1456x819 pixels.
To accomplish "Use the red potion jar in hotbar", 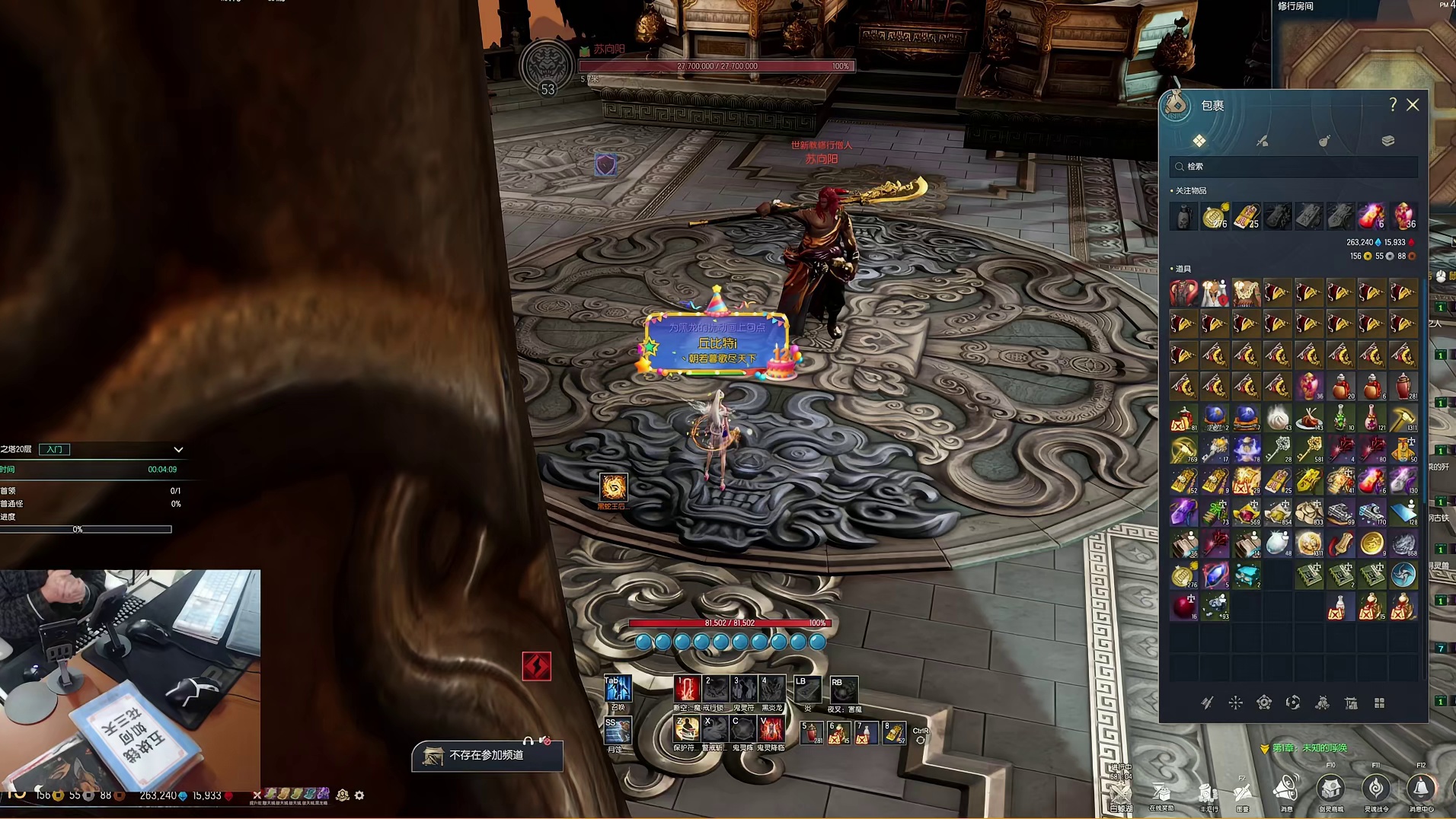I will [x=812, y=733].
